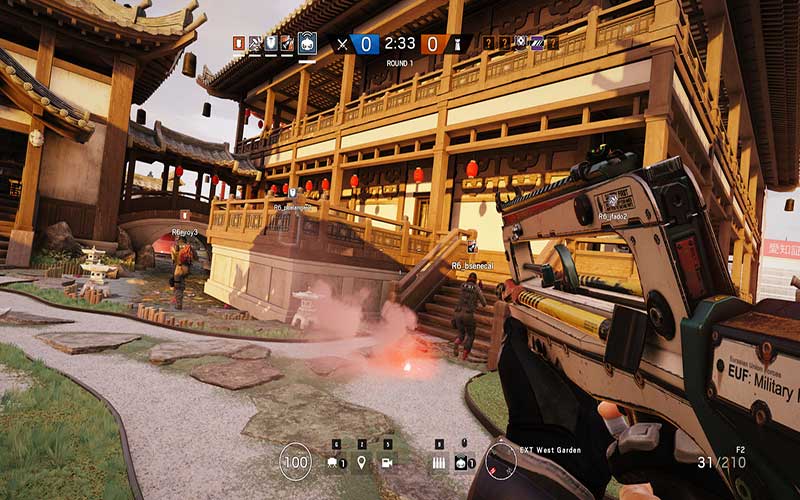
Task: Select the barricade reinforcement icon
Action: 438,462
